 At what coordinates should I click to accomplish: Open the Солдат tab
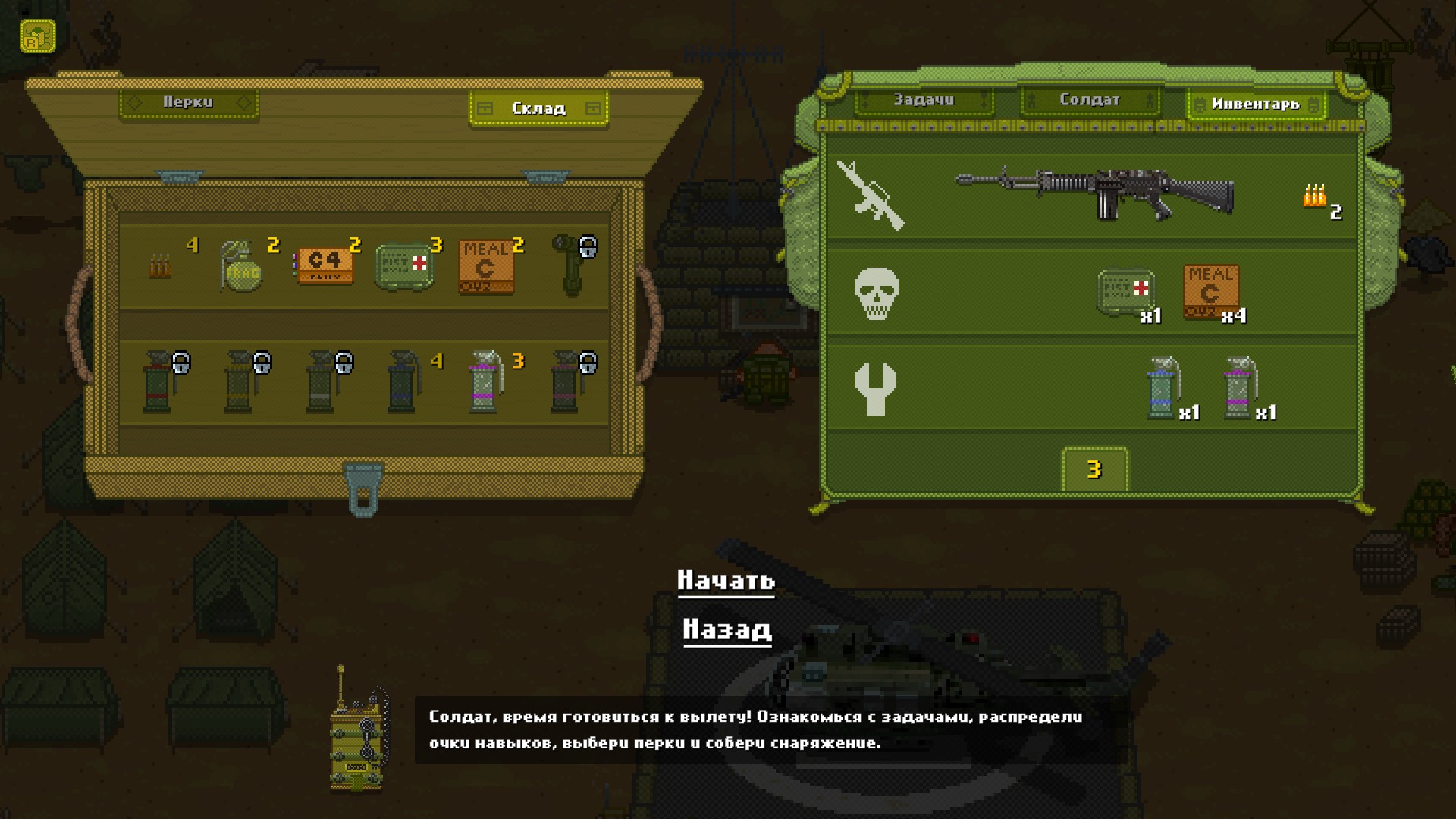1089,100
